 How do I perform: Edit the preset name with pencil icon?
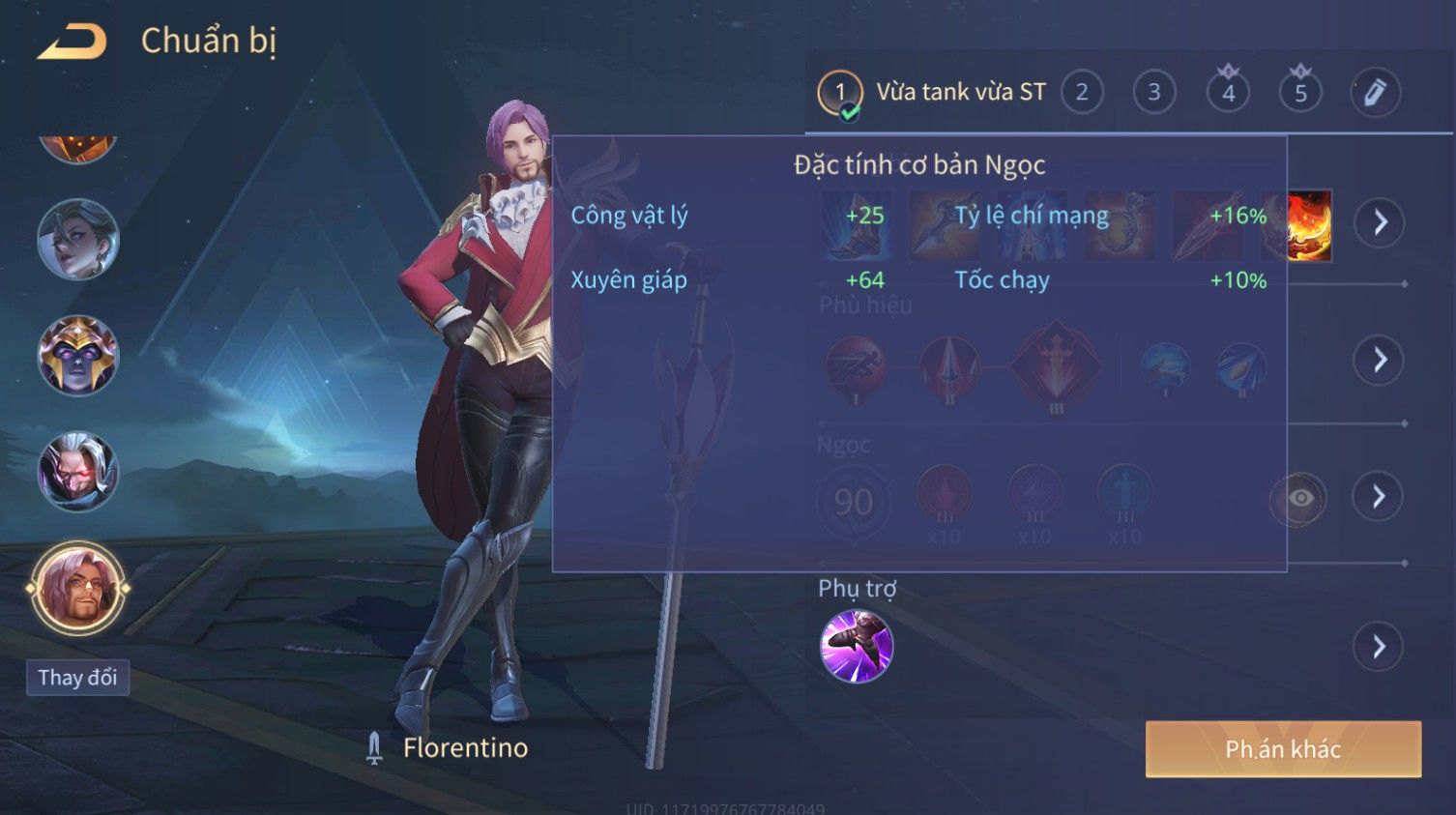pos(1375,93)
